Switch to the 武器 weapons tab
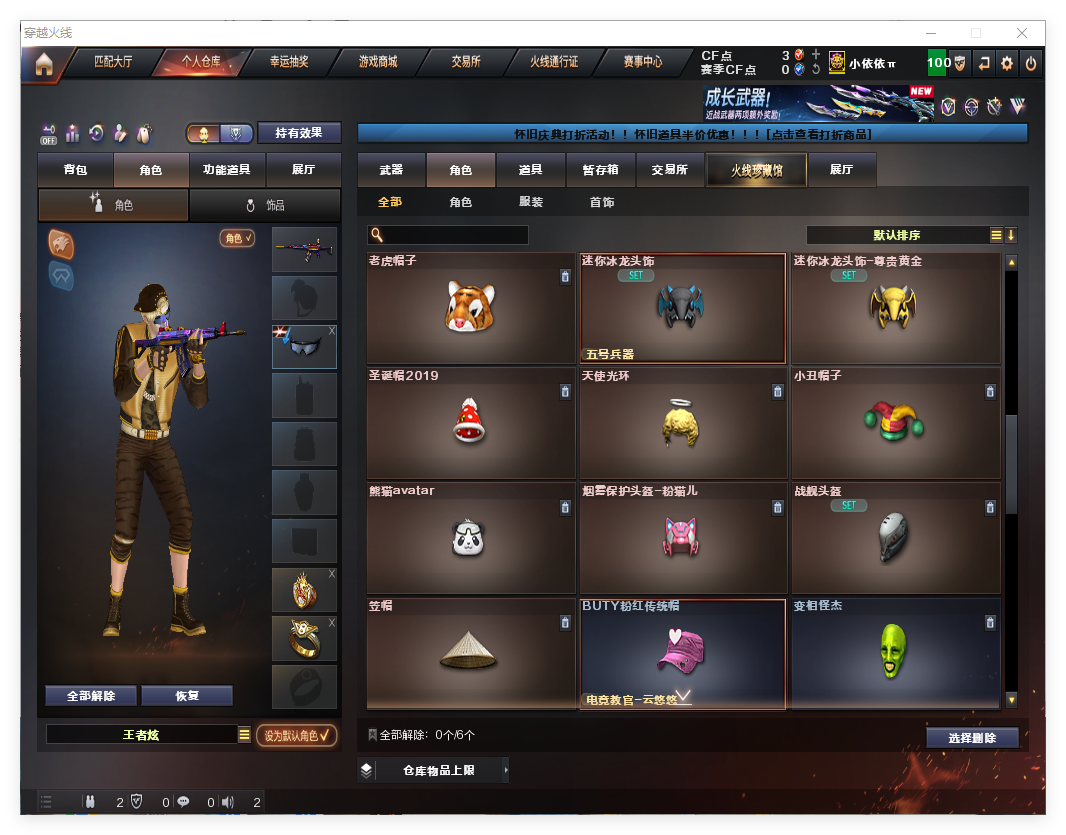The image size is (1066, 835). click(x=391, y=170)
